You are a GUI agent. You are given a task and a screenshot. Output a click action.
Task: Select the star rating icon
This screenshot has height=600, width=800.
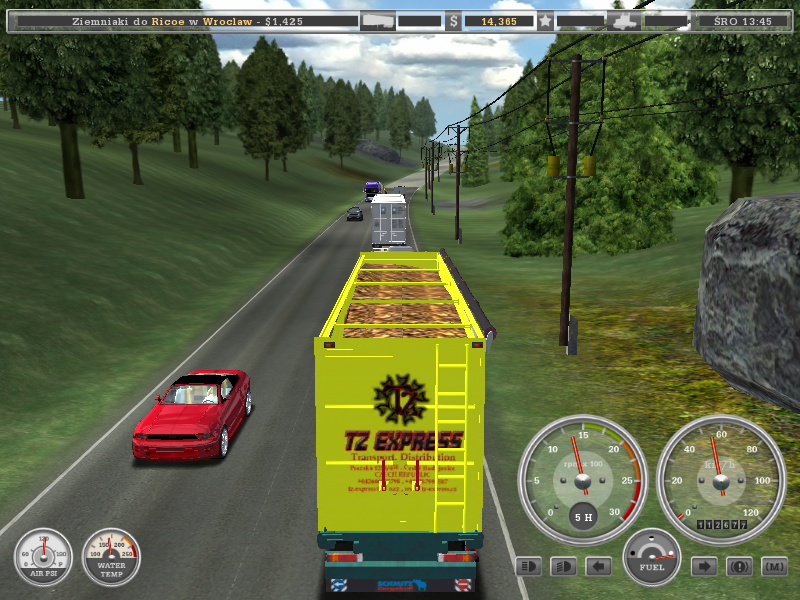pyautogui.click(x=545, y=20)
